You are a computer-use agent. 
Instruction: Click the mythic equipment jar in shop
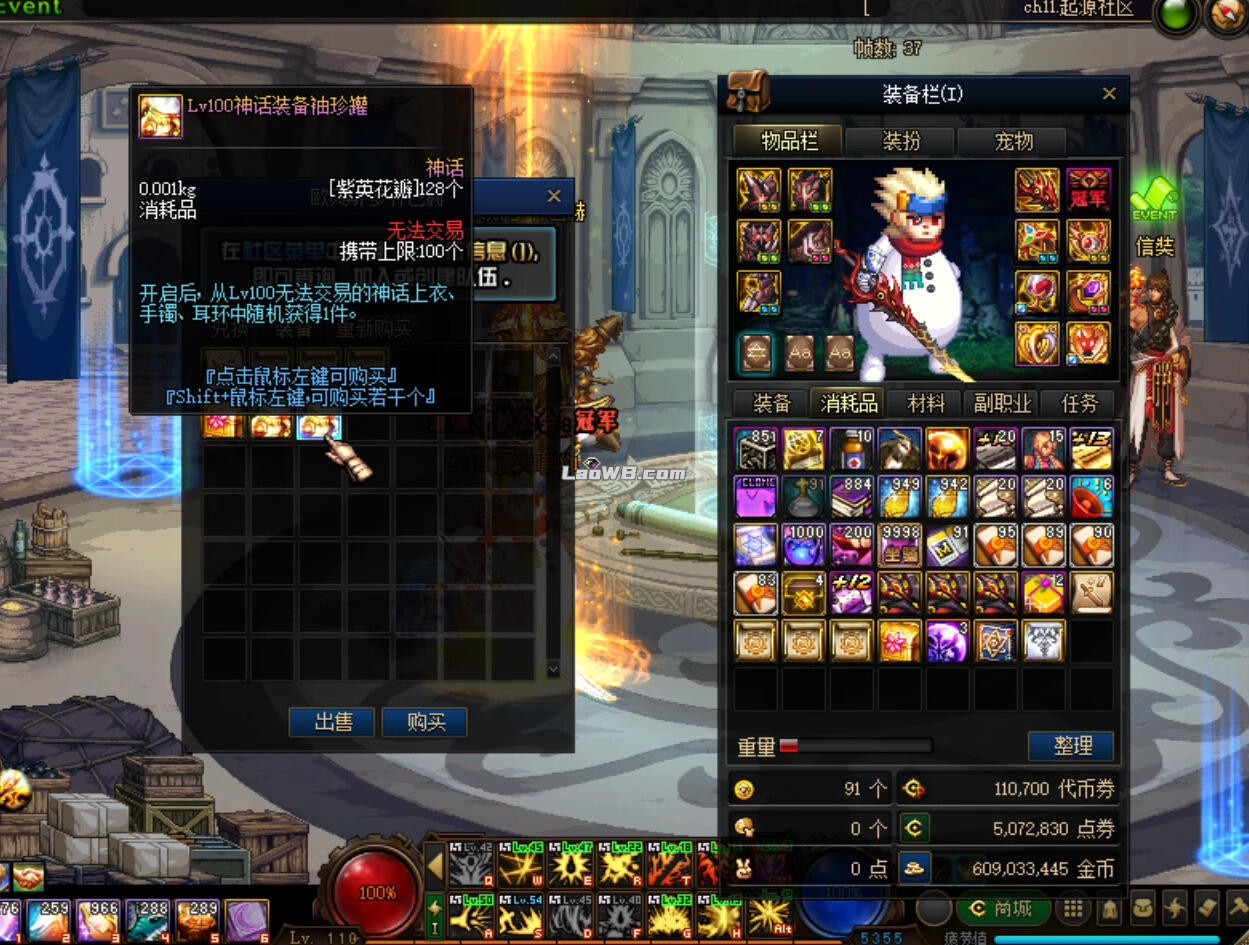pyautogui.click(x=319, y=427)
